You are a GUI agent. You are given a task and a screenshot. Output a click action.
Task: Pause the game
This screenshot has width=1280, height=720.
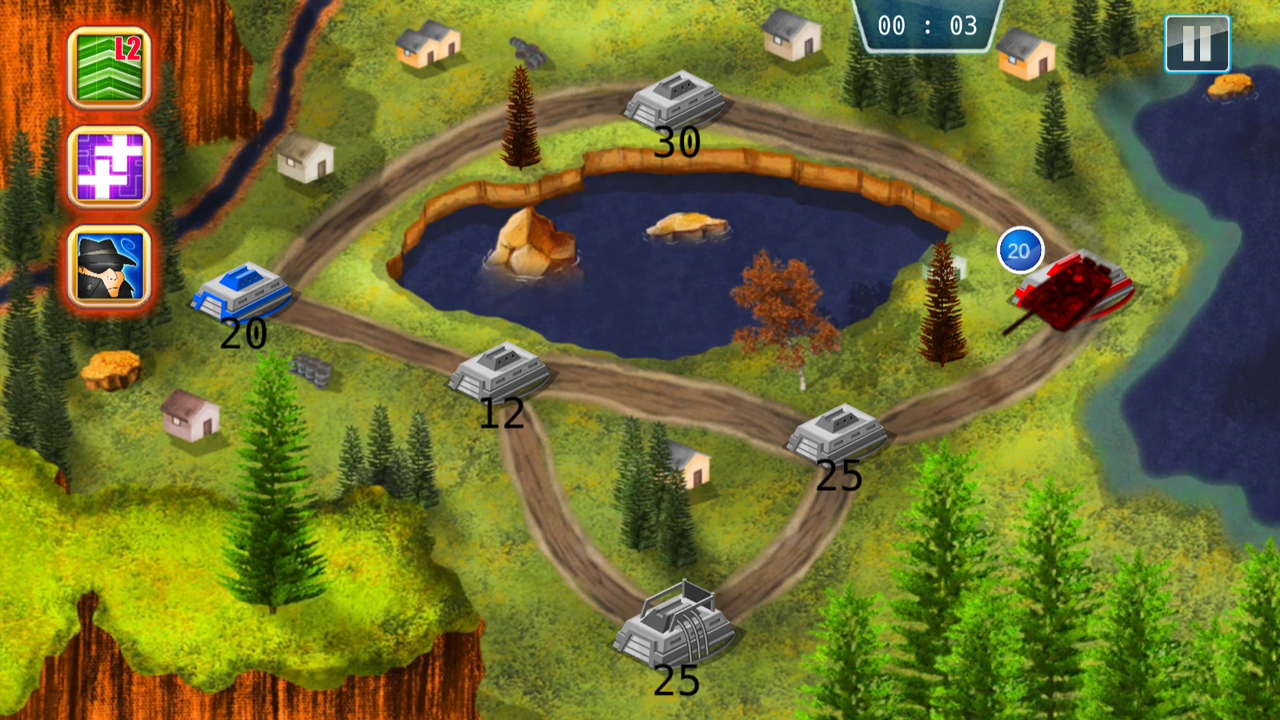1197,45
